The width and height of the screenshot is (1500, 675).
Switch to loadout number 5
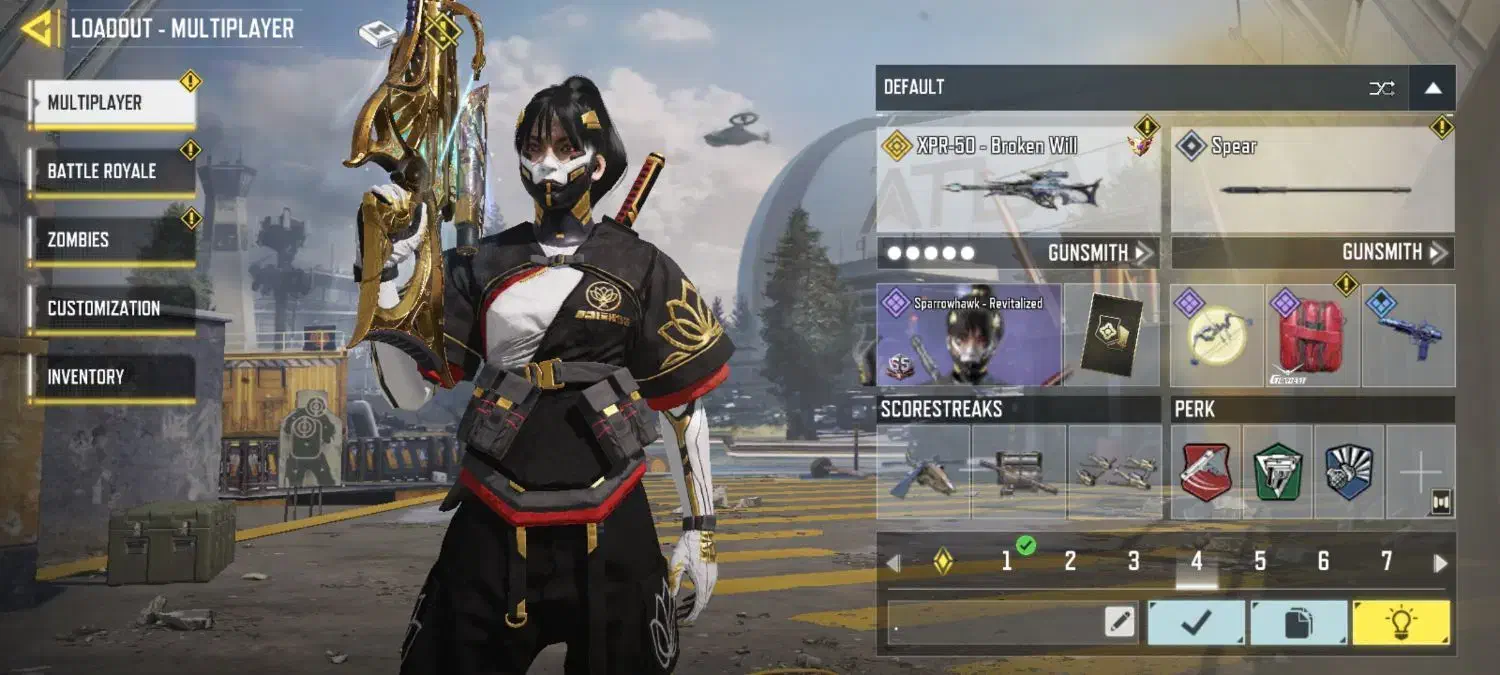coord(1260,562)
